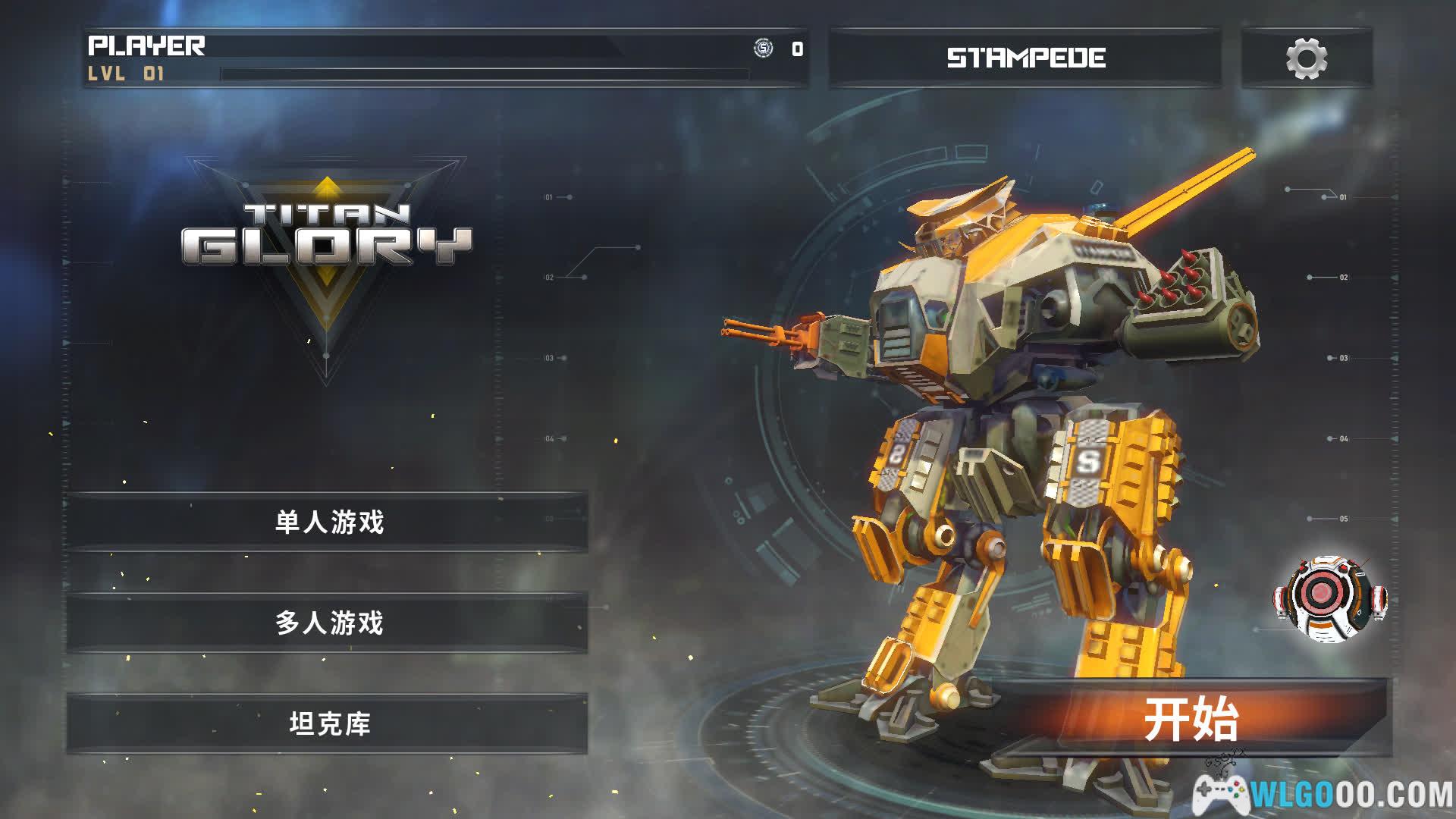The image size is (1456, 819).
Task: Open settings with the gear icon
Action: click(x=1306, y=58)
